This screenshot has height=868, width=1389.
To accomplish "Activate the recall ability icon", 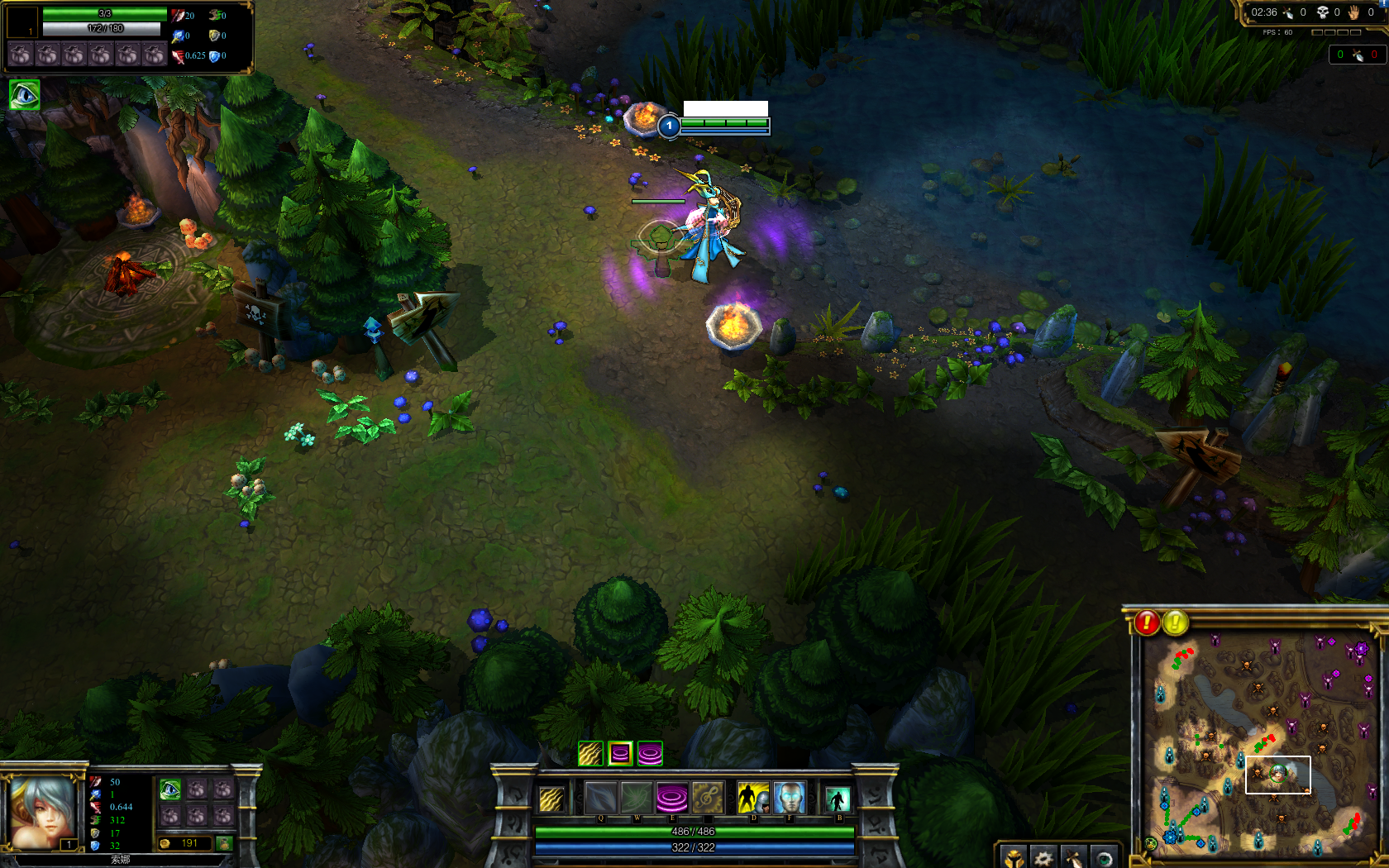I will click(x=838, y=799).
